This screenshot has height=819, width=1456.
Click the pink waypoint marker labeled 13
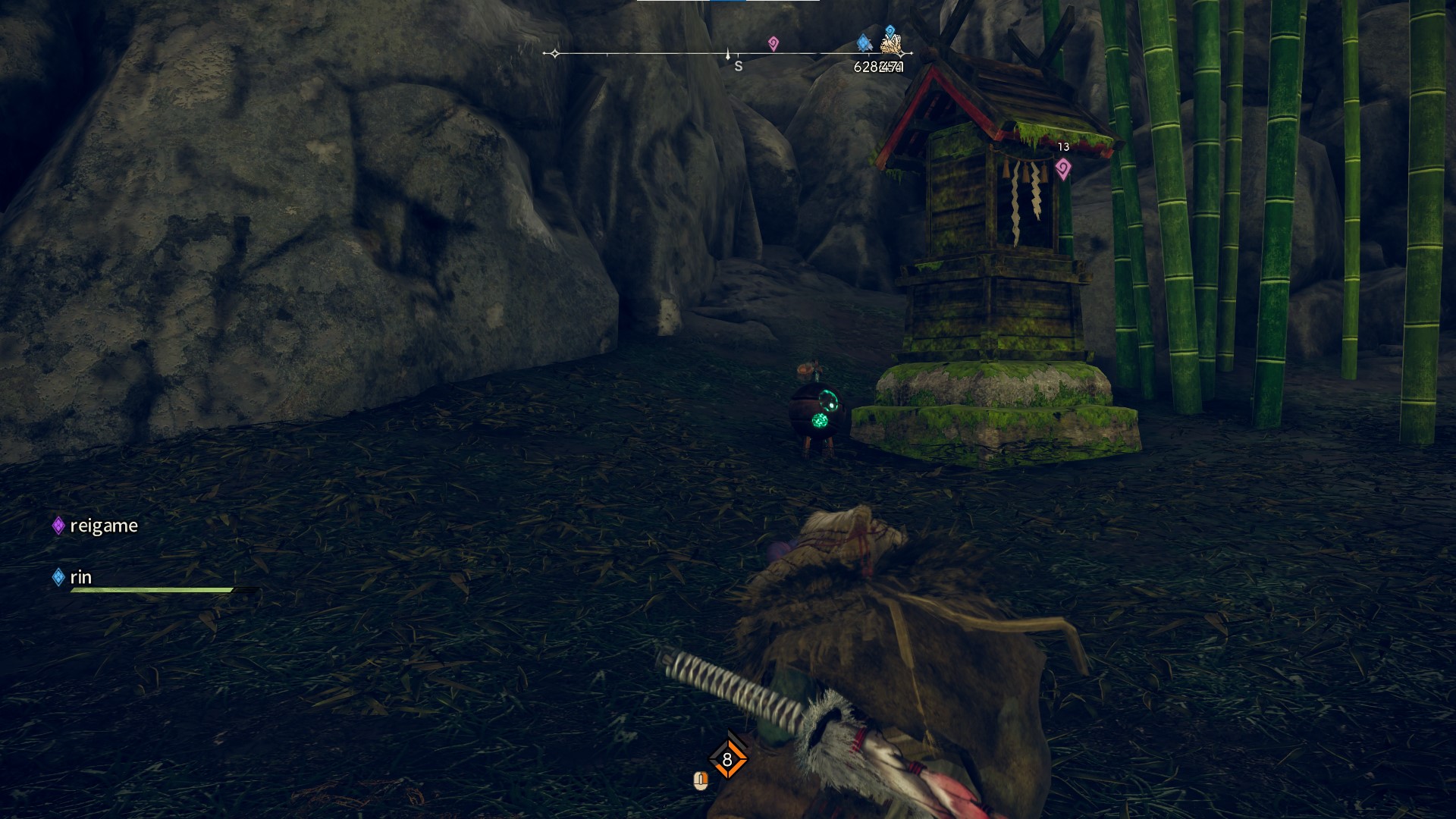(1063, 168)
